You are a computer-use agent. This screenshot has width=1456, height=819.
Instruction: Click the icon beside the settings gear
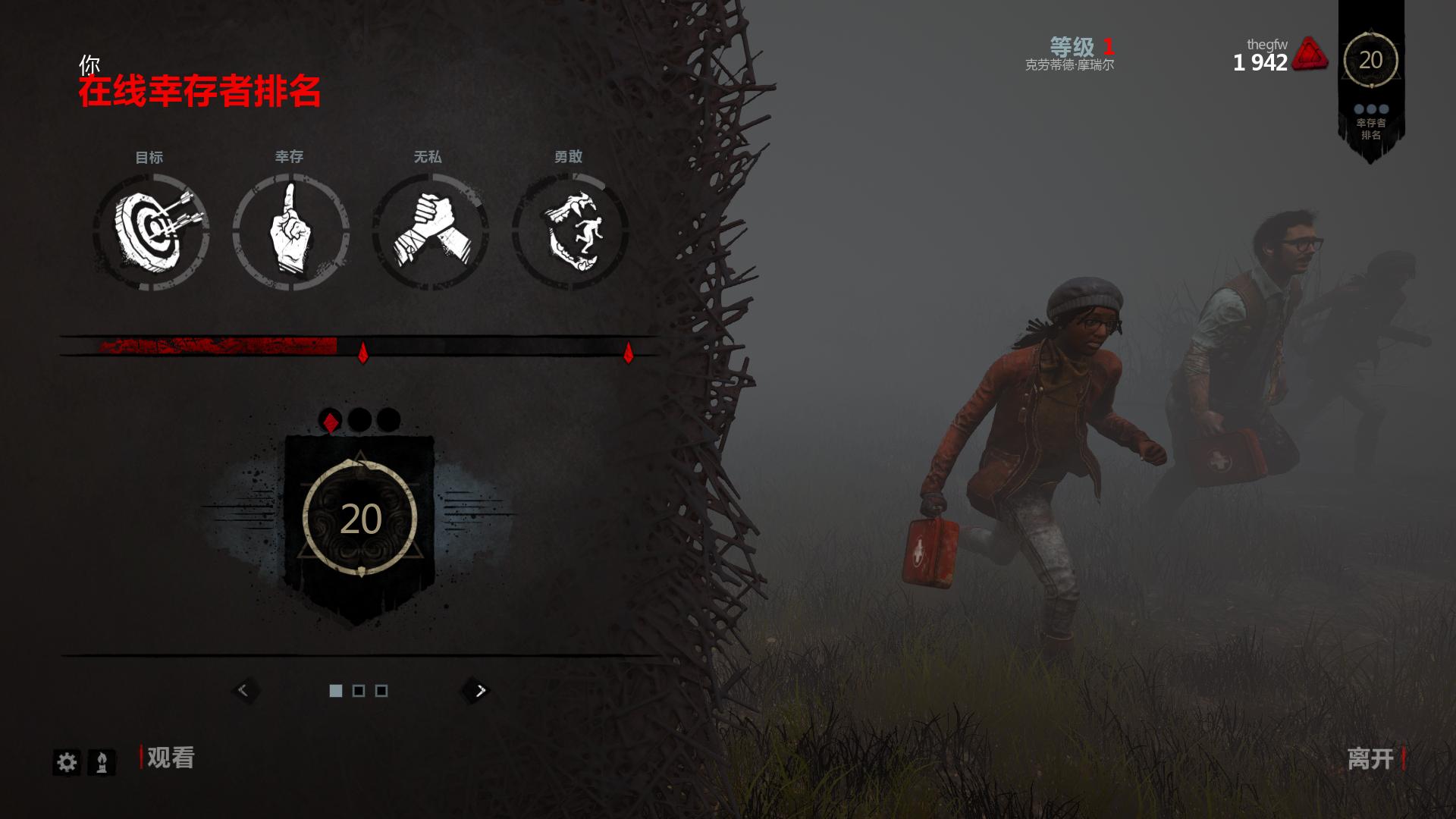pyautogui.click(x=102, y=762)
